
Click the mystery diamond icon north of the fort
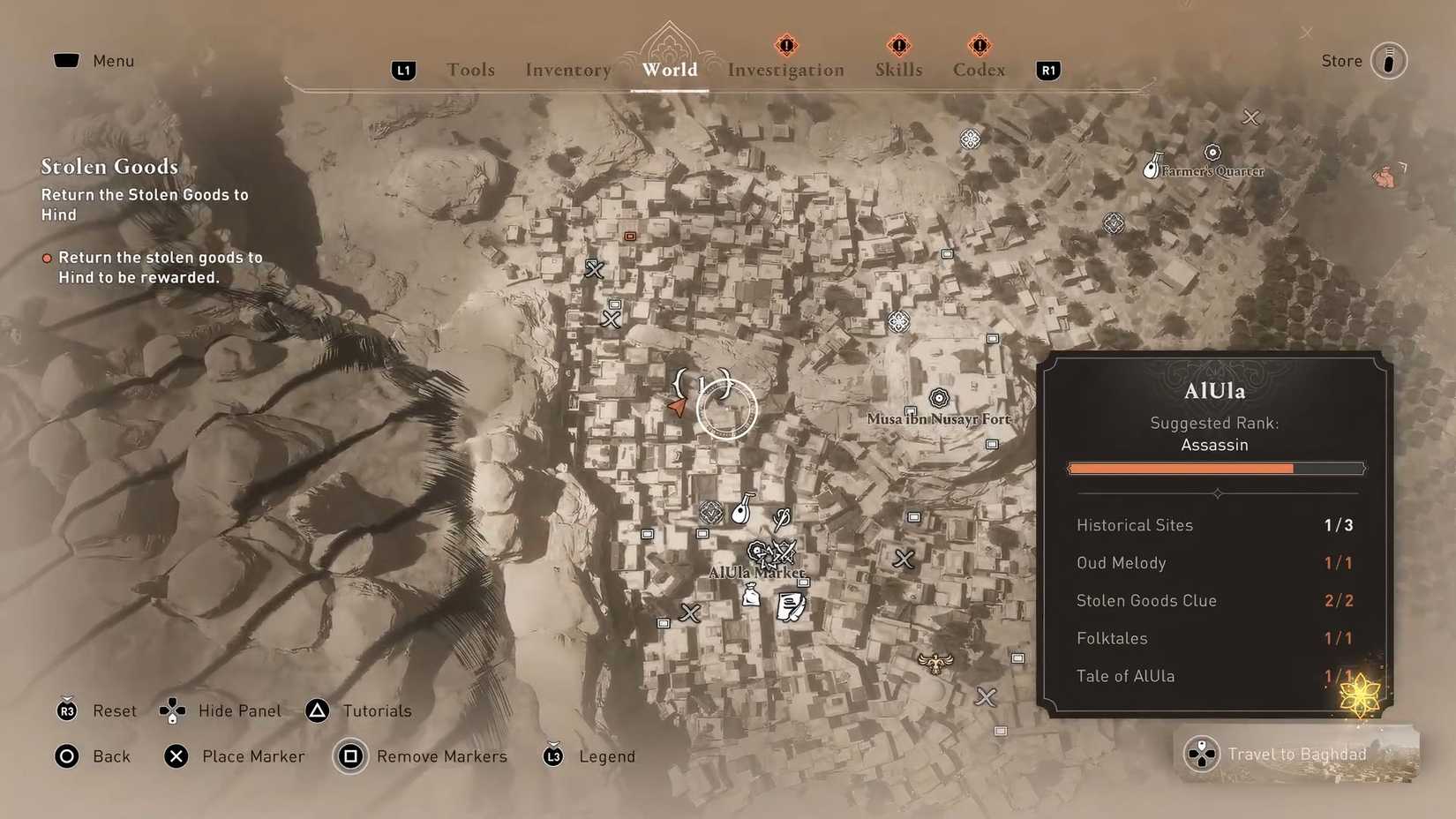coord(899,322)
